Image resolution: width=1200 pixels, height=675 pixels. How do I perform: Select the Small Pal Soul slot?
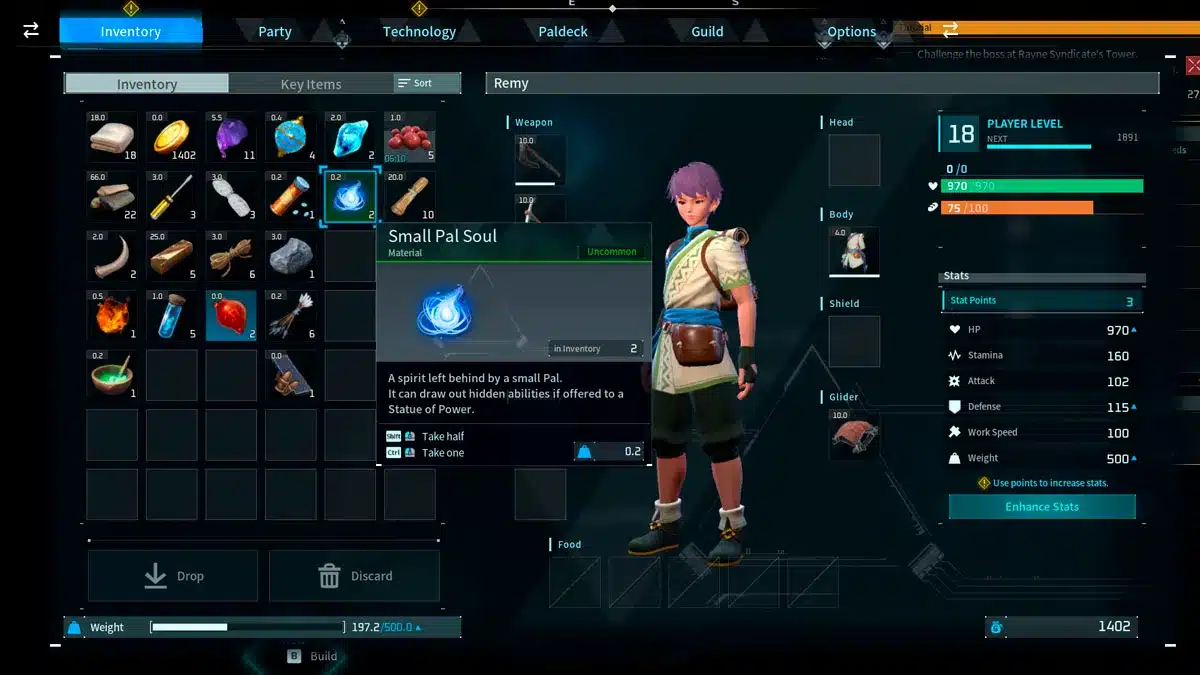coord(350,196)
